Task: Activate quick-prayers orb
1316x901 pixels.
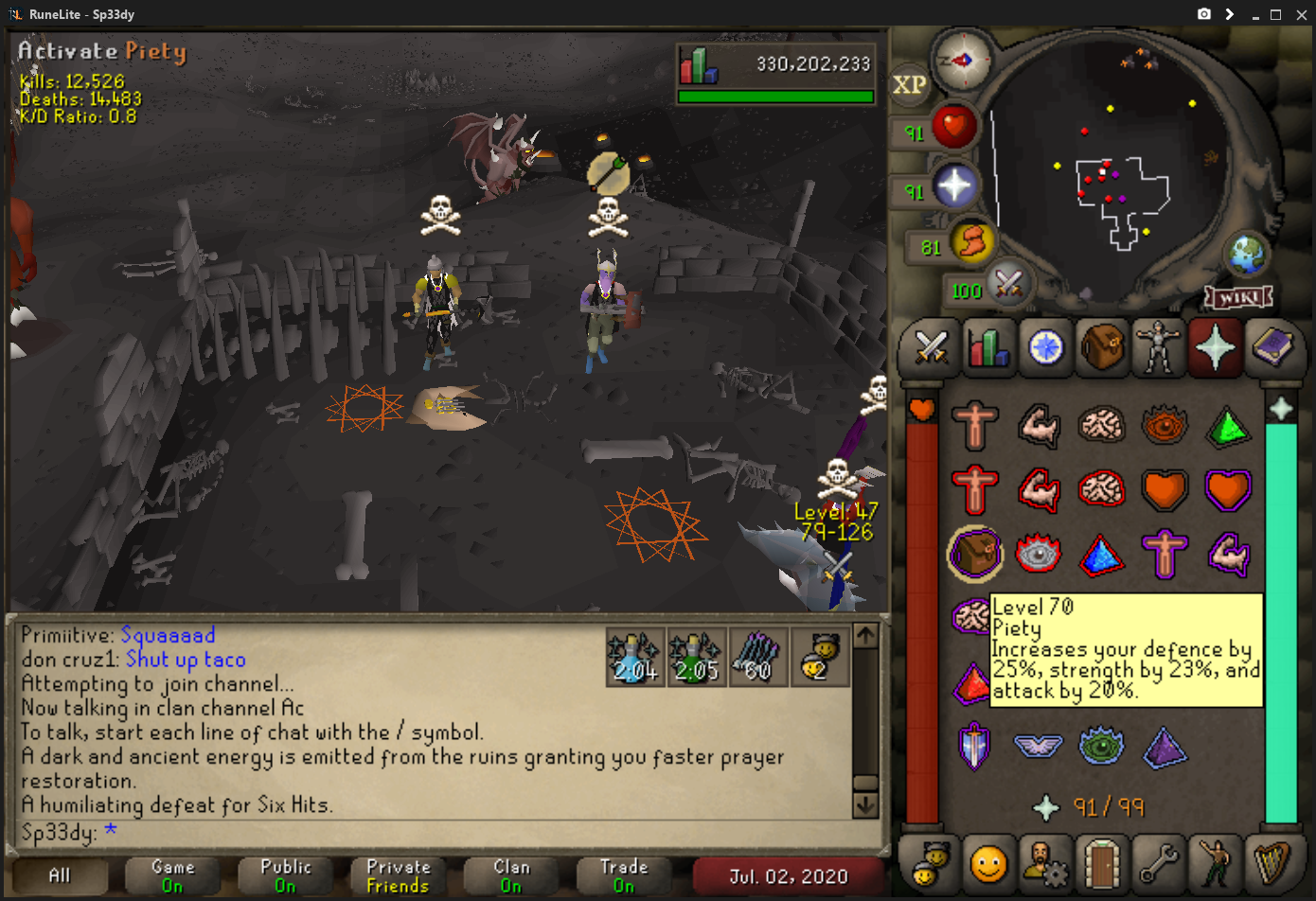Action: pos(954,186)
